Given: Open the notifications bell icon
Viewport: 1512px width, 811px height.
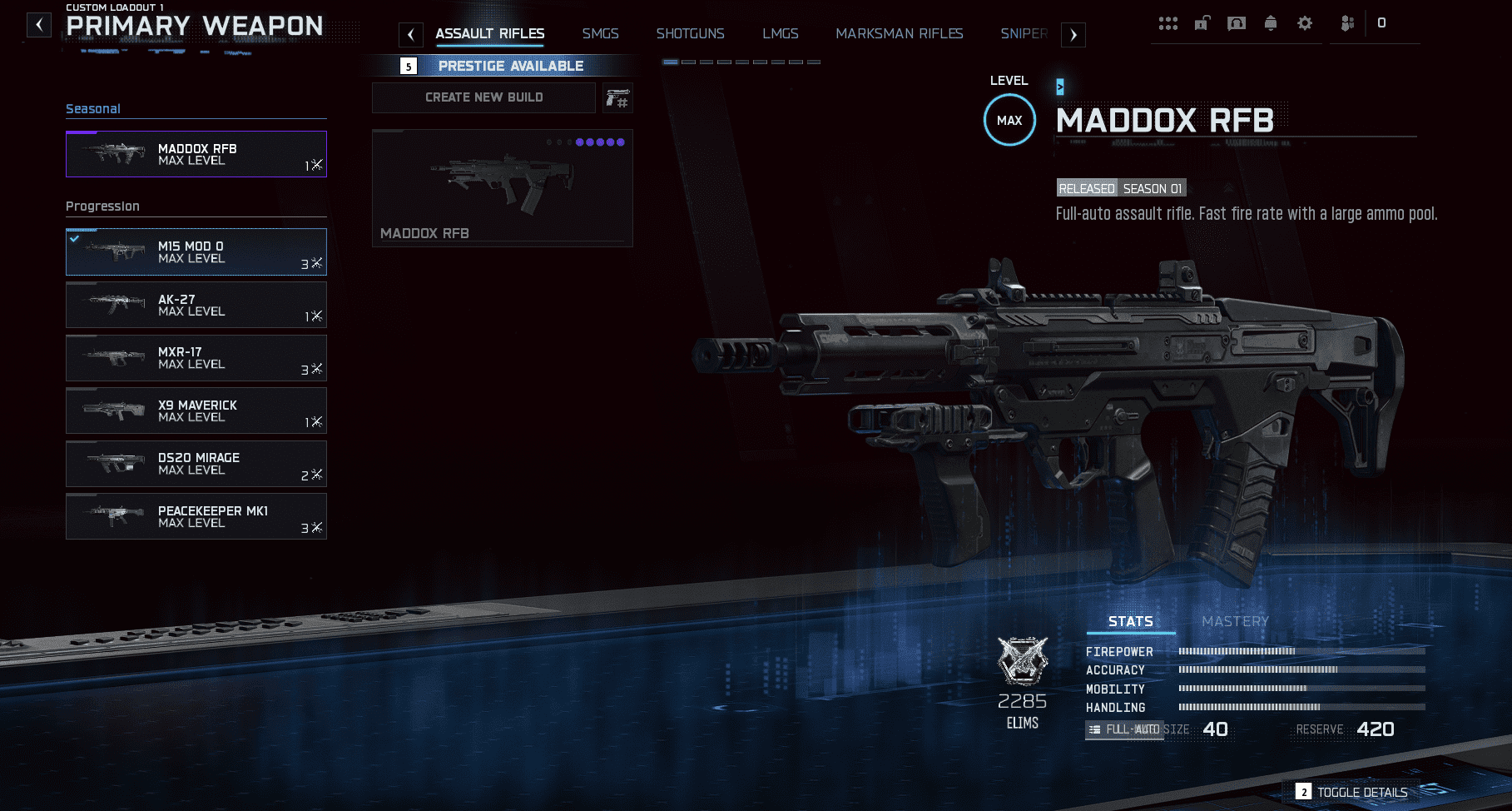Looking at the screenshot, I should (1270, 23).
